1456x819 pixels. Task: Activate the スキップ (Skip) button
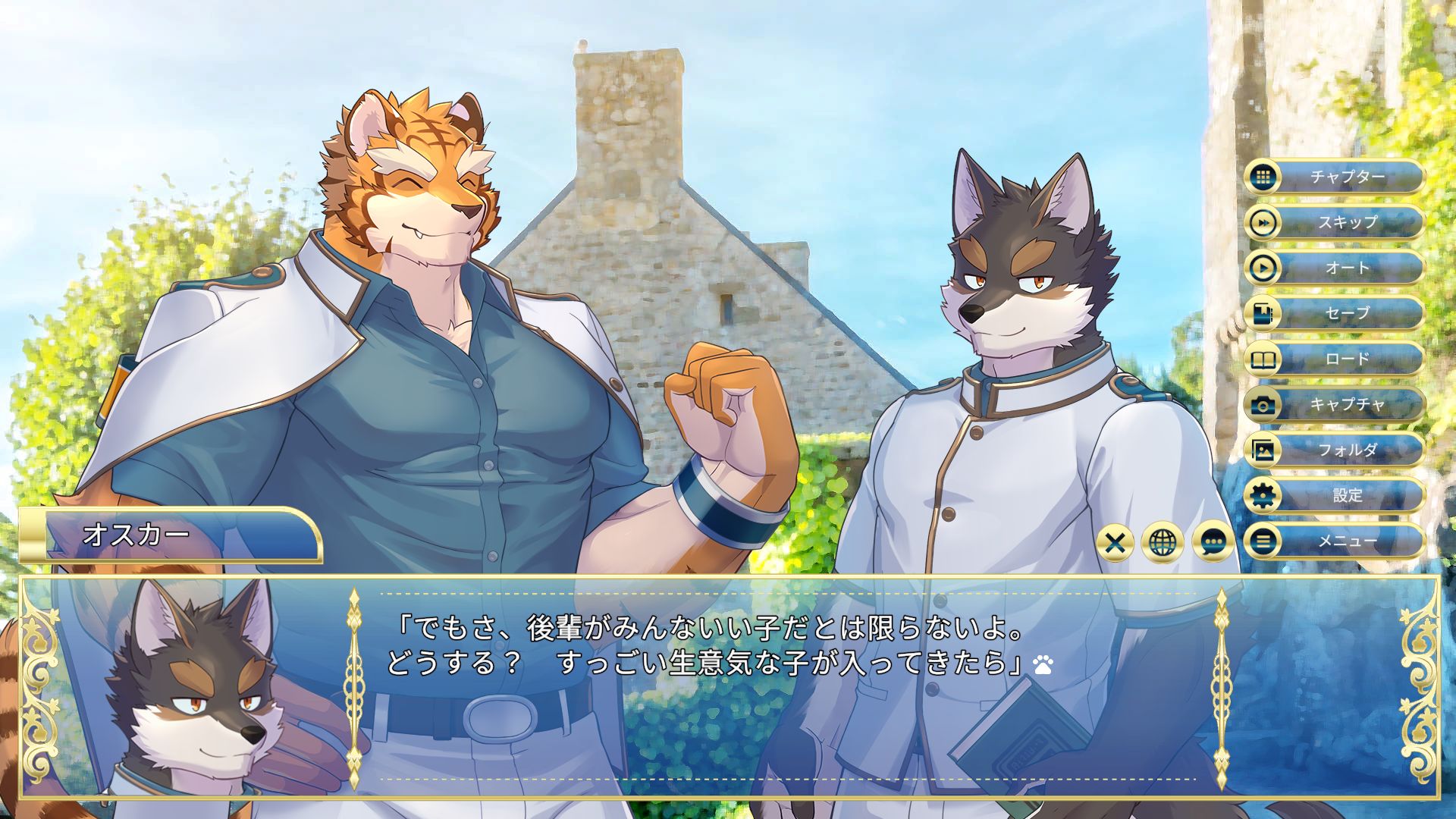(1335, 223)
